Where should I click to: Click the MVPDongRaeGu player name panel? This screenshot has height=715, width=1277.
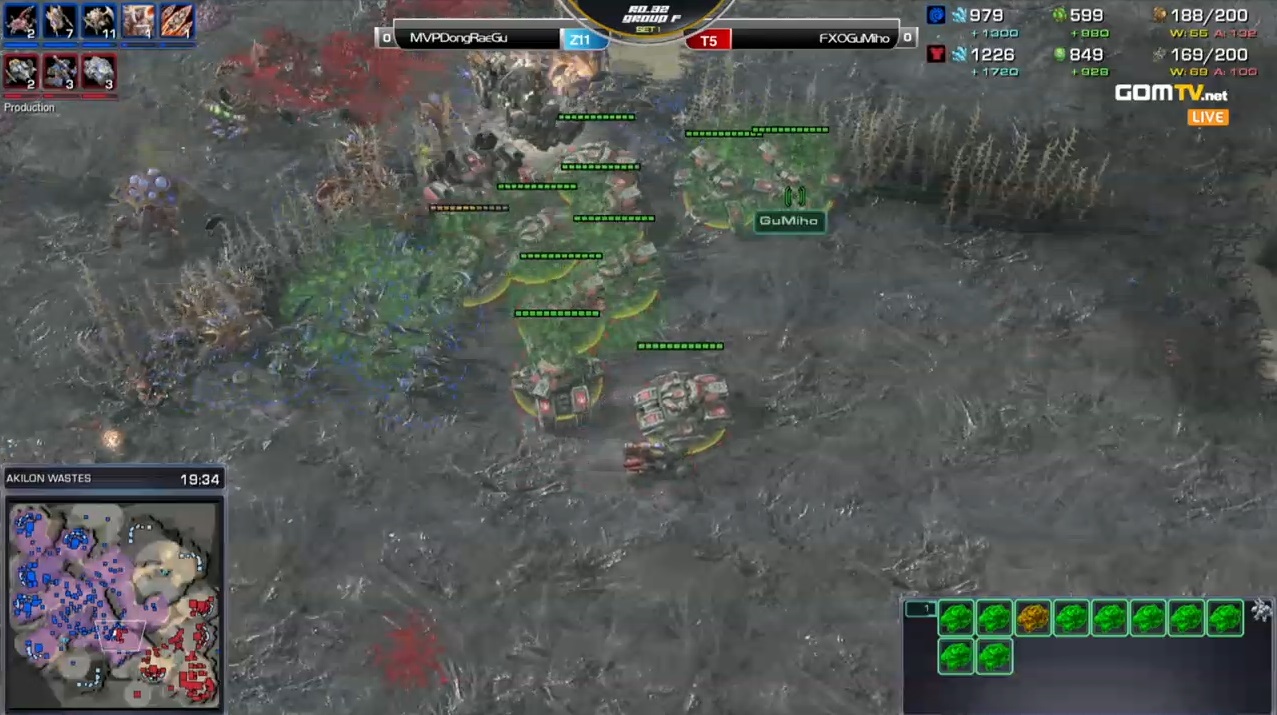pos(477,39)
